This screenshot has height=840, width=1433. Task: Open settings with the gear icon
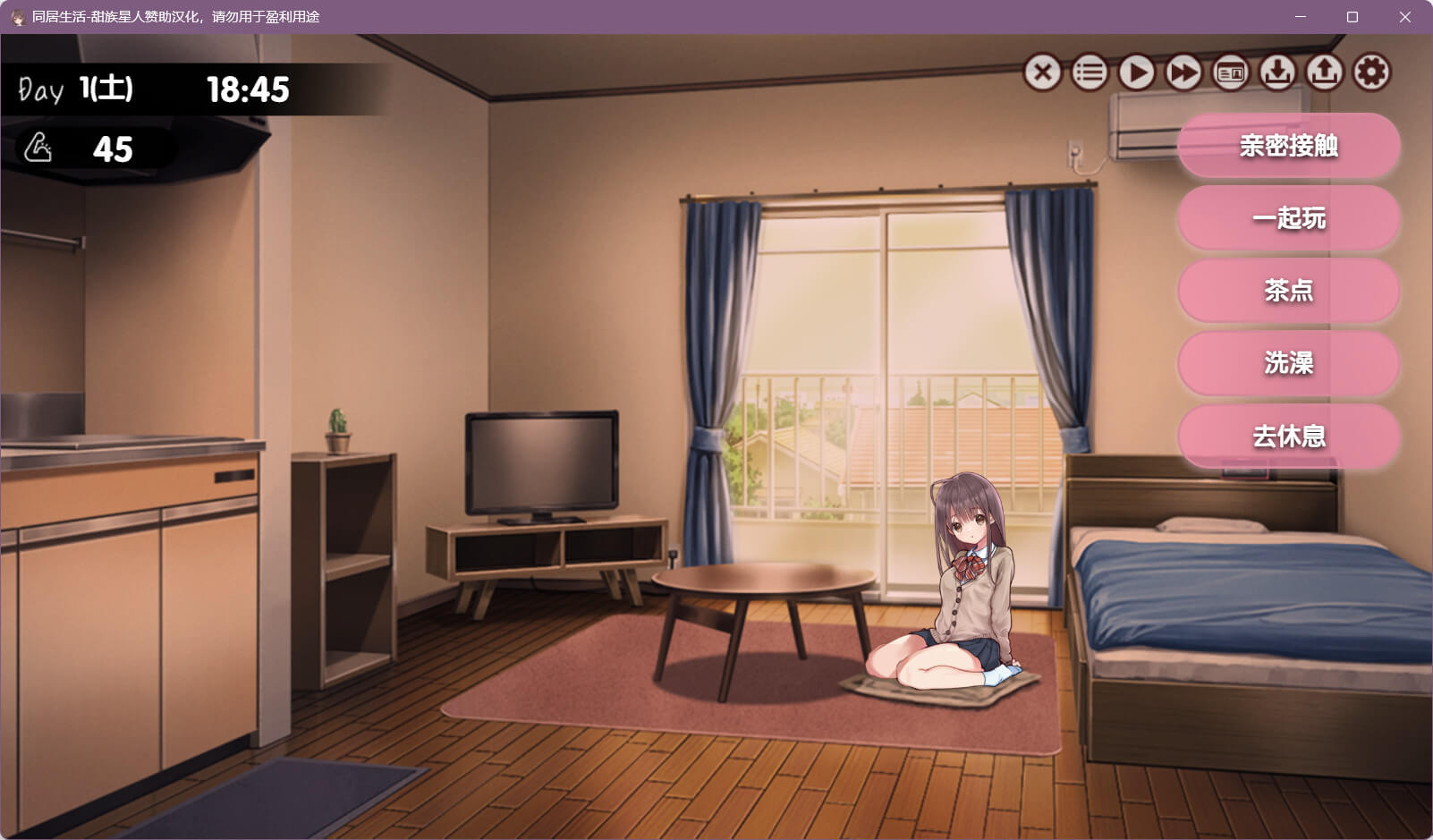(1371, 72)
